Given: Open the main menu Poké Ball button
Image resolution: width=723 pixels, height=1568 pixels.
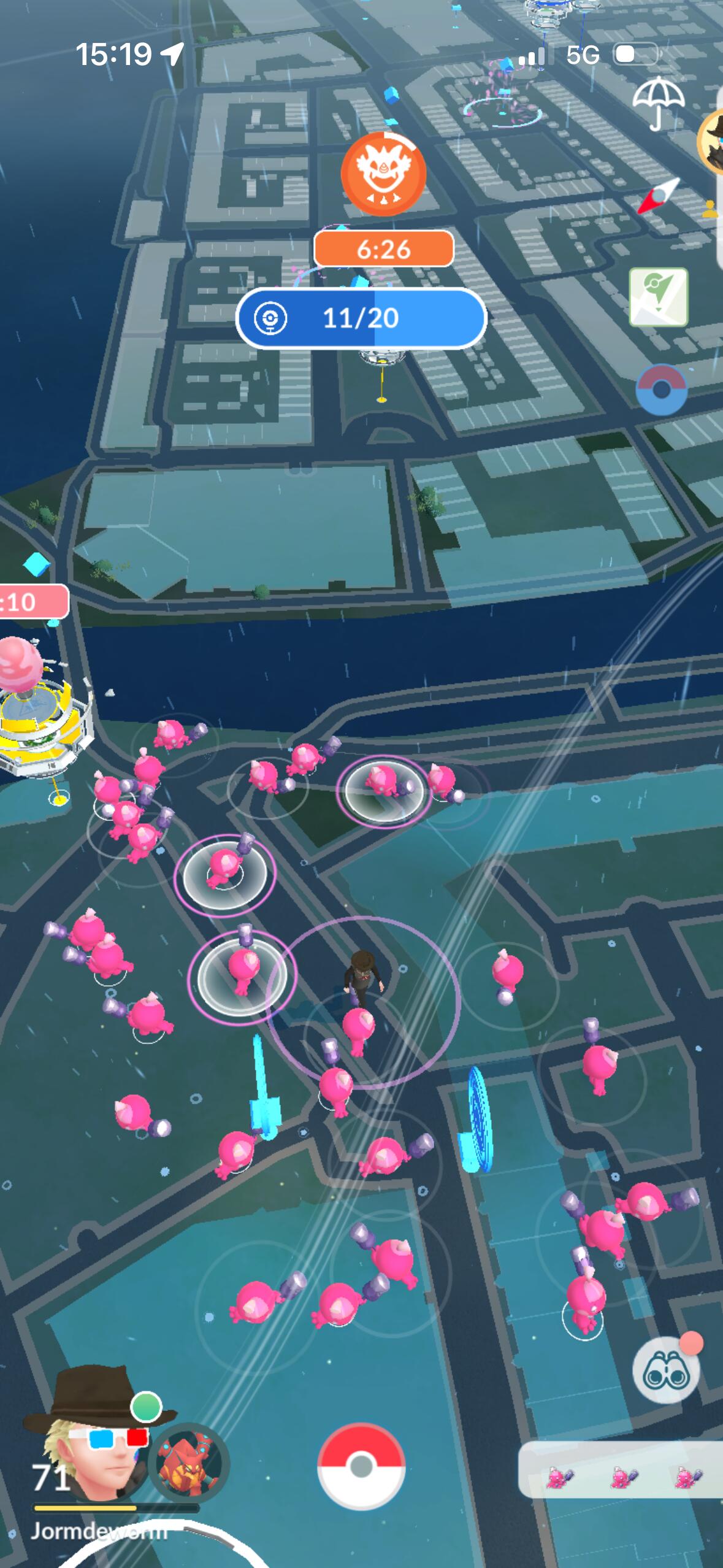Looking at the screenshot, I should (361, 1466).
